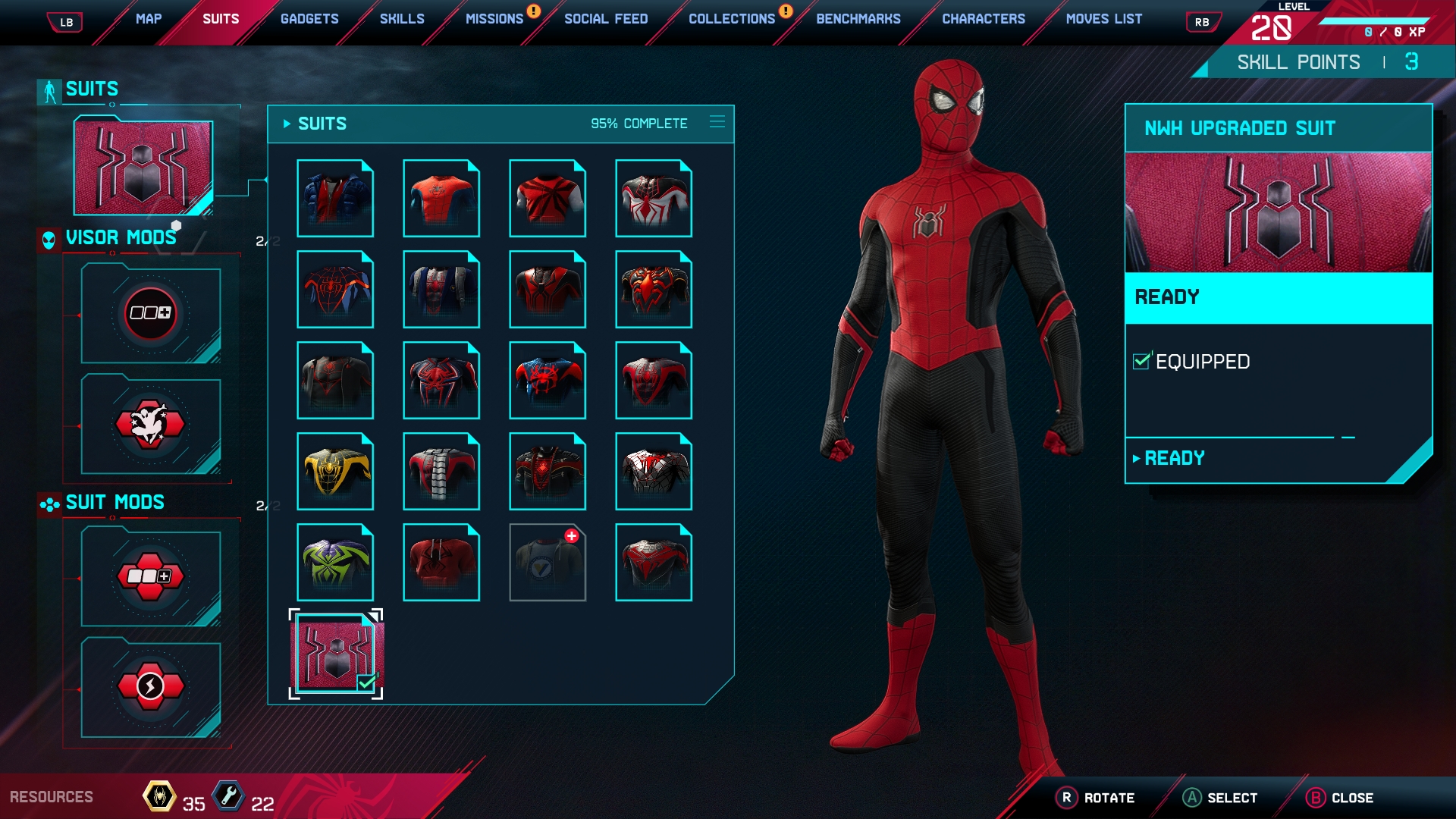Open the lightning bolt suit mod slot
Screen dimensions: 1456x819
150,688
